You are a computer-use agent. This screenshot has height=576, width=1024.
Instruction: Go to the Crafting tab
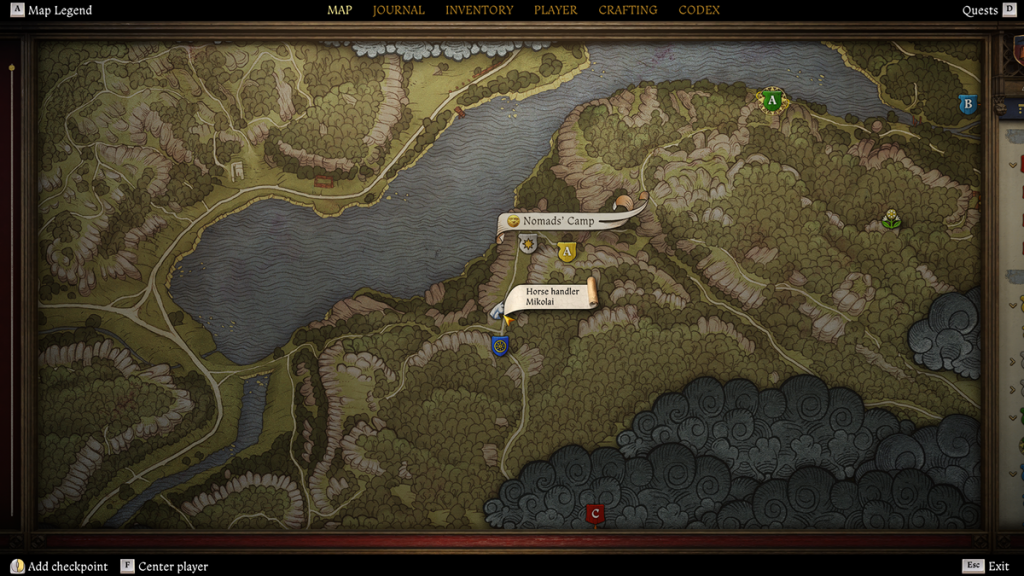(x=628, y=10)
